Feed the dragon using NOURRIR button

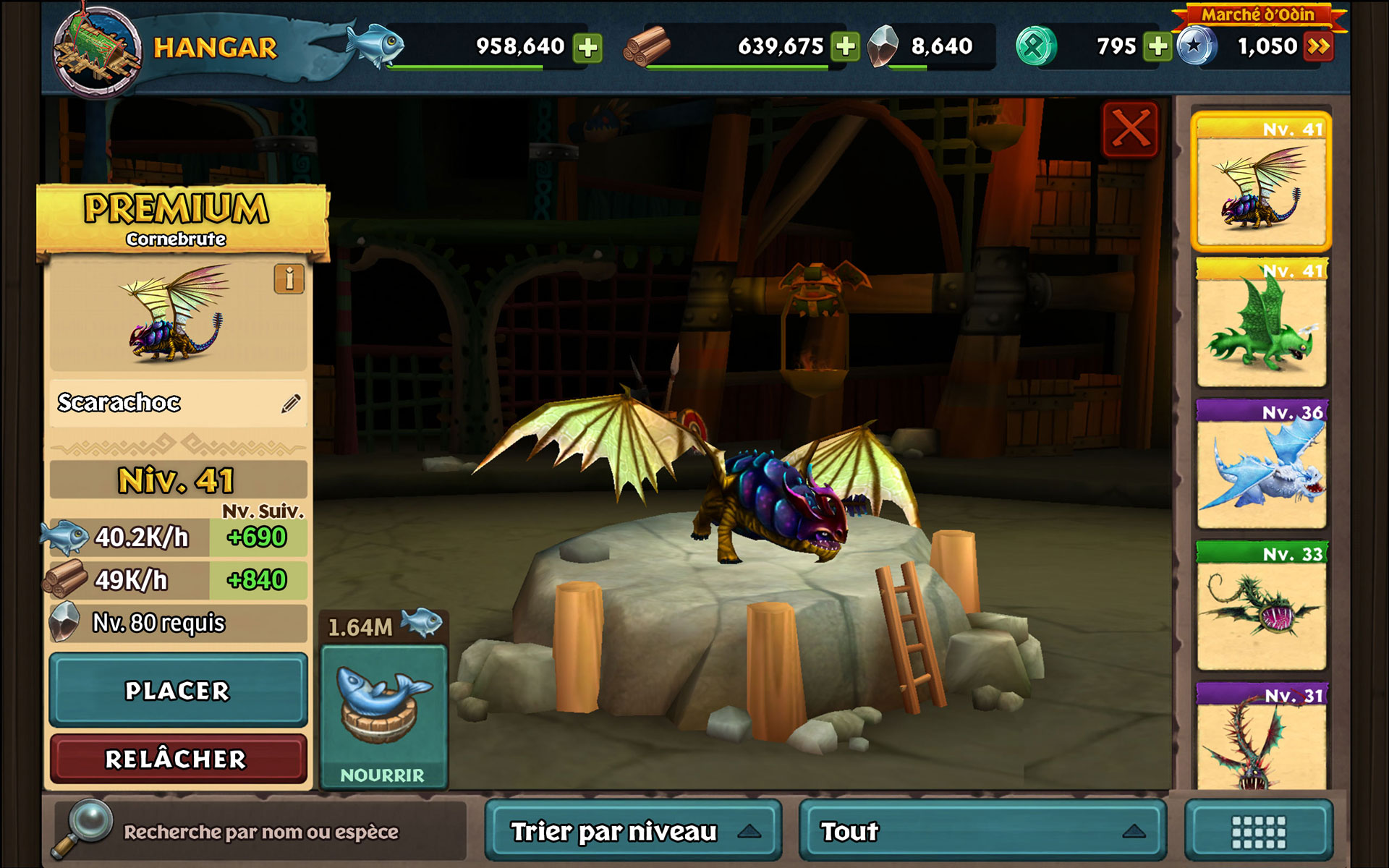[383, 716]
